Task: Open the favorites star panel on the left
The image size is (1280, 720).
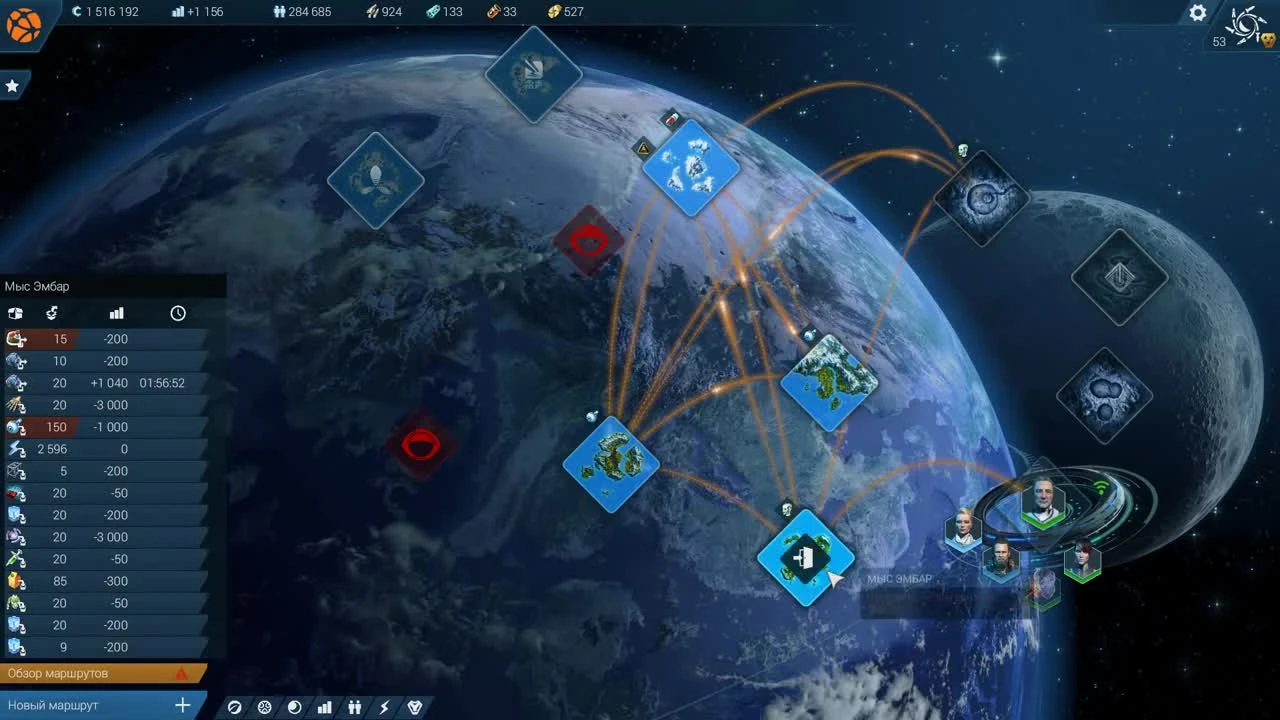Action: (13, 85)
